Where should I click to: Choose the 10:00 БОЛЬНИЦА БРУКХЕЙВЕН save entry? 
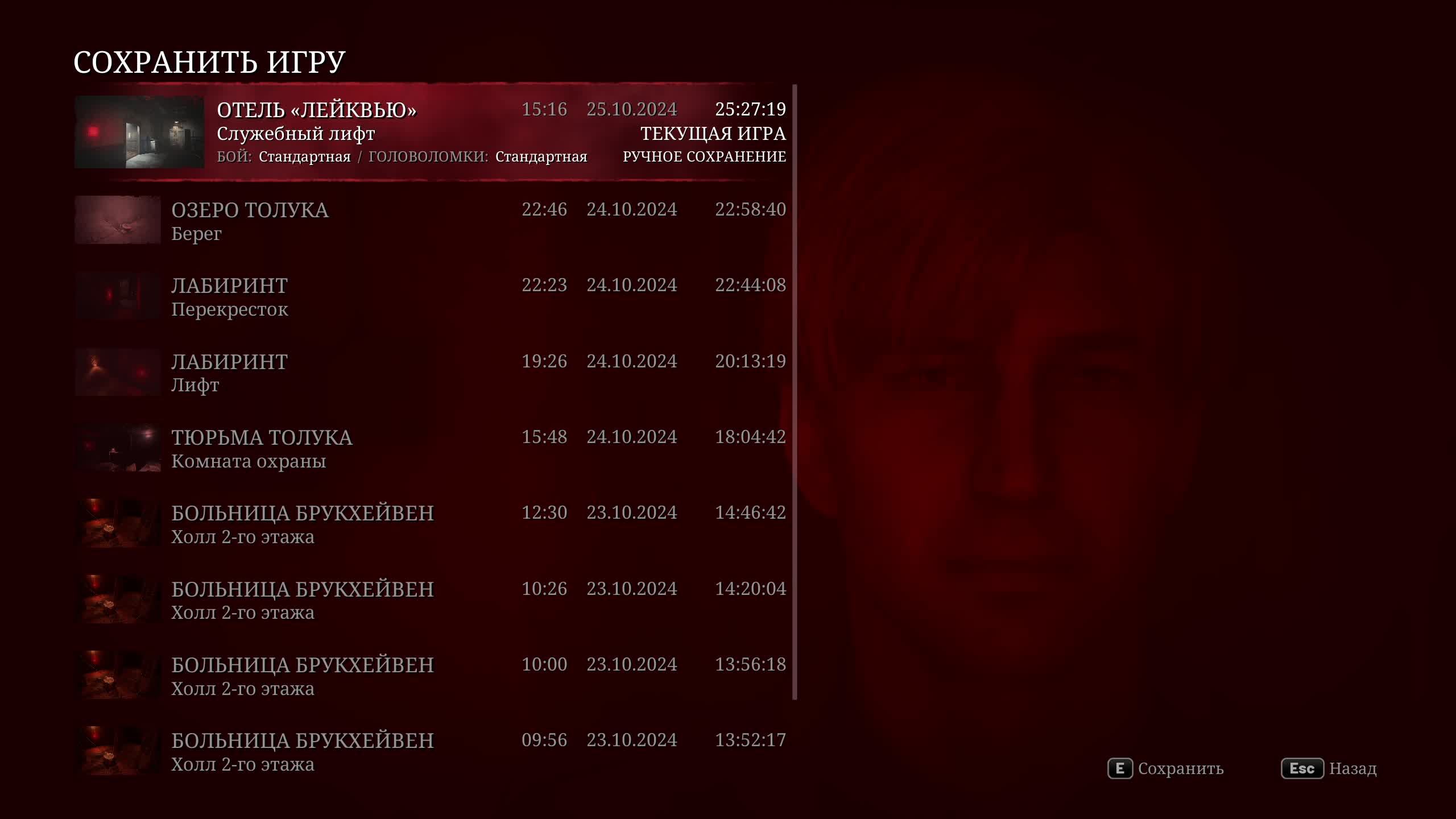tap(398, 676)
